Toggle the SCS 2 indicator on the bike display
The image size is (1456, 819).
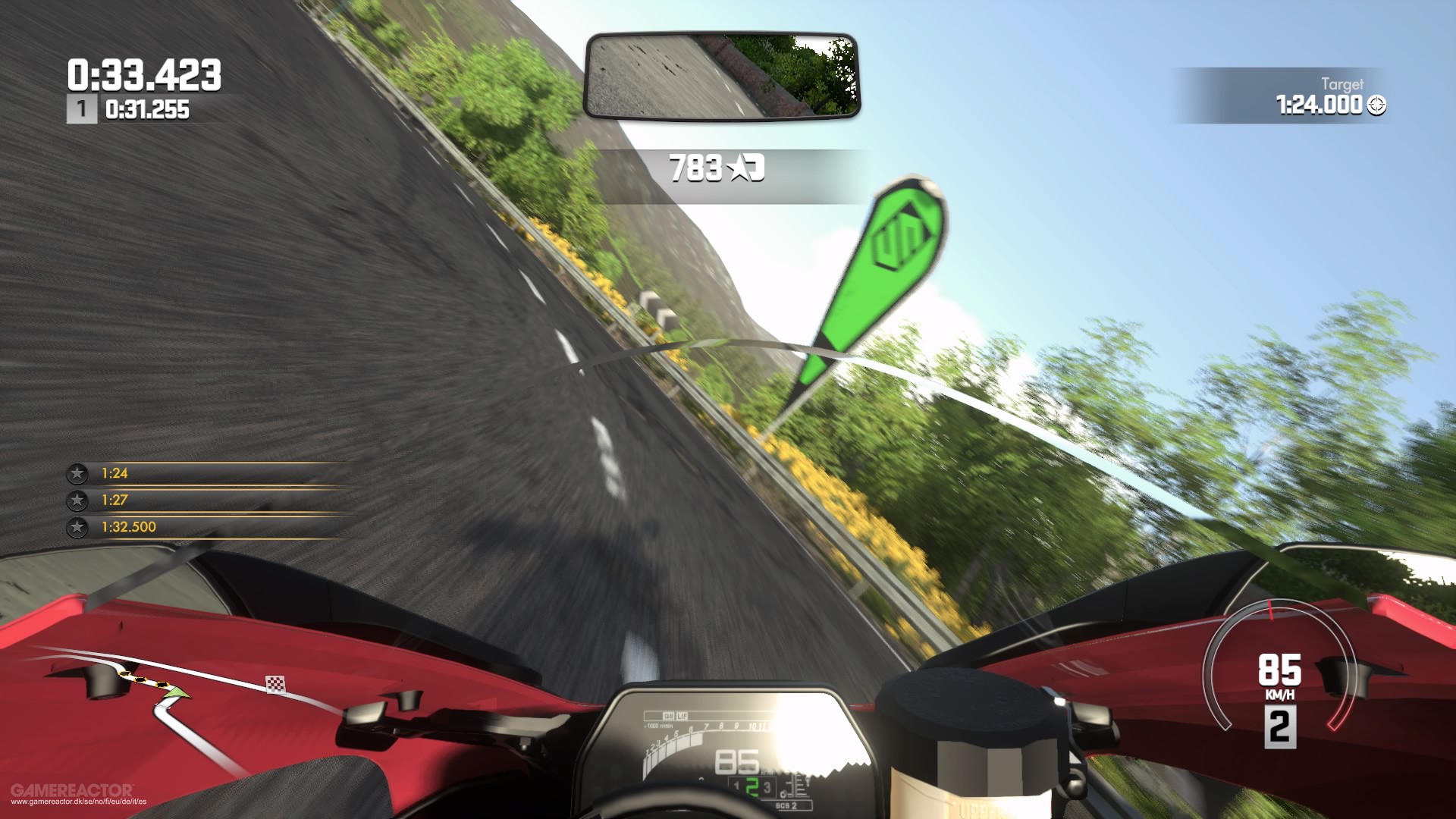tap(786, 805)
